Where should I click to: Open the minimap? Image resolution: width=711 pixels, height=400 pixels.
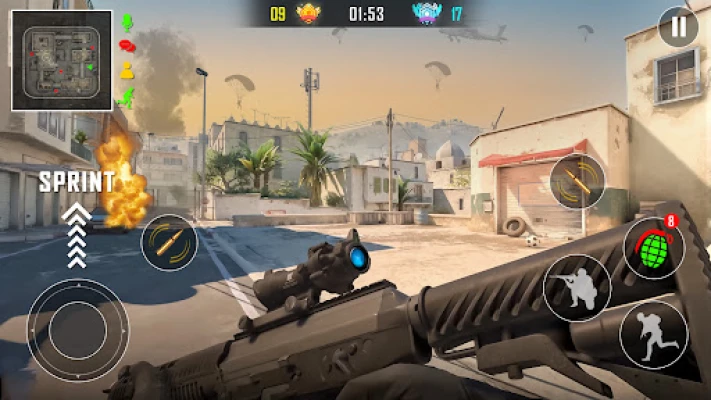(62, 60)
